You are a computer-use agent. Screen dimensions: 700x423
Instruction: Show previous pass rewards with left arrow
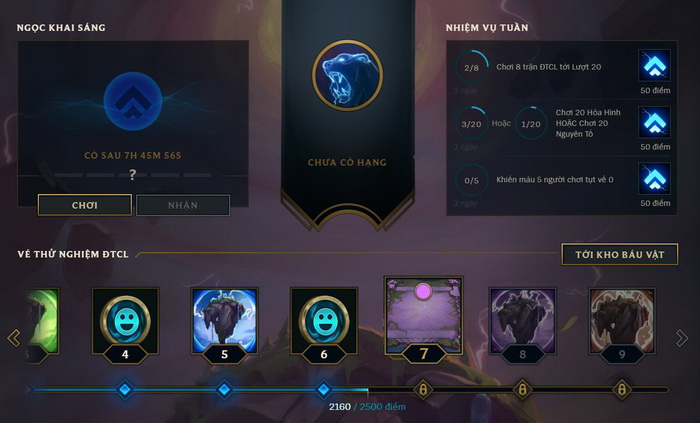point(14,337)
